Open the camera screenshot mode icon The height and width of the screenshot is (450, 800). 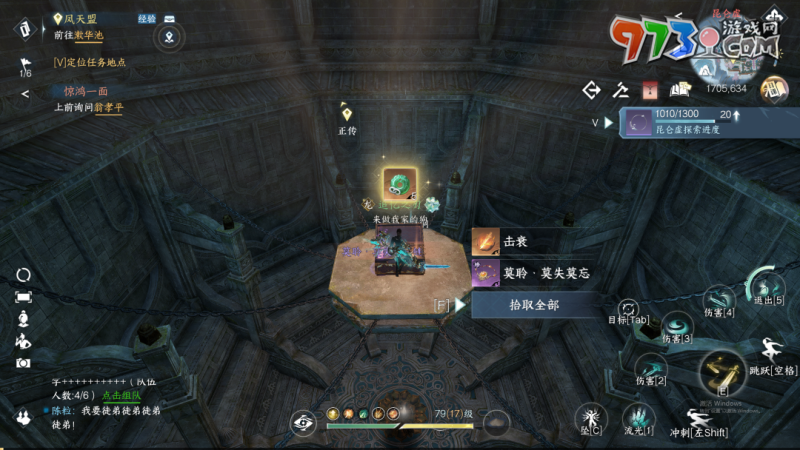click(x=23, y=363)
